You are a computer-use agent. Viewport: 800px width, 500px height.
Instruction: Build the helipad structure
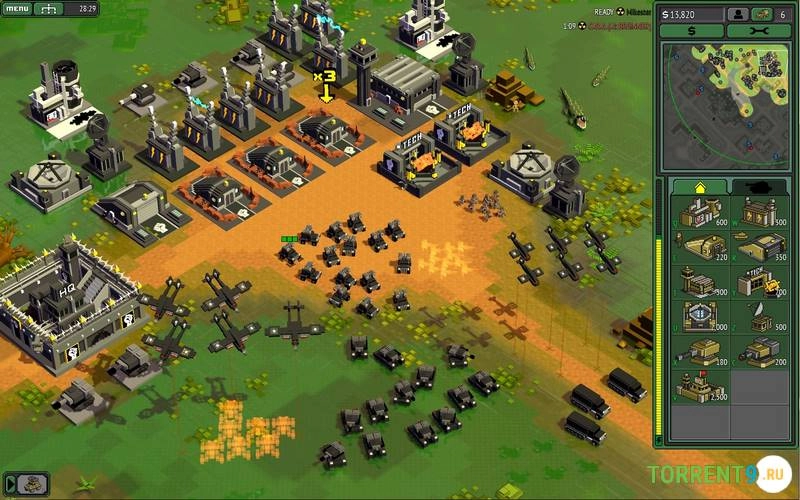point(699,317)
